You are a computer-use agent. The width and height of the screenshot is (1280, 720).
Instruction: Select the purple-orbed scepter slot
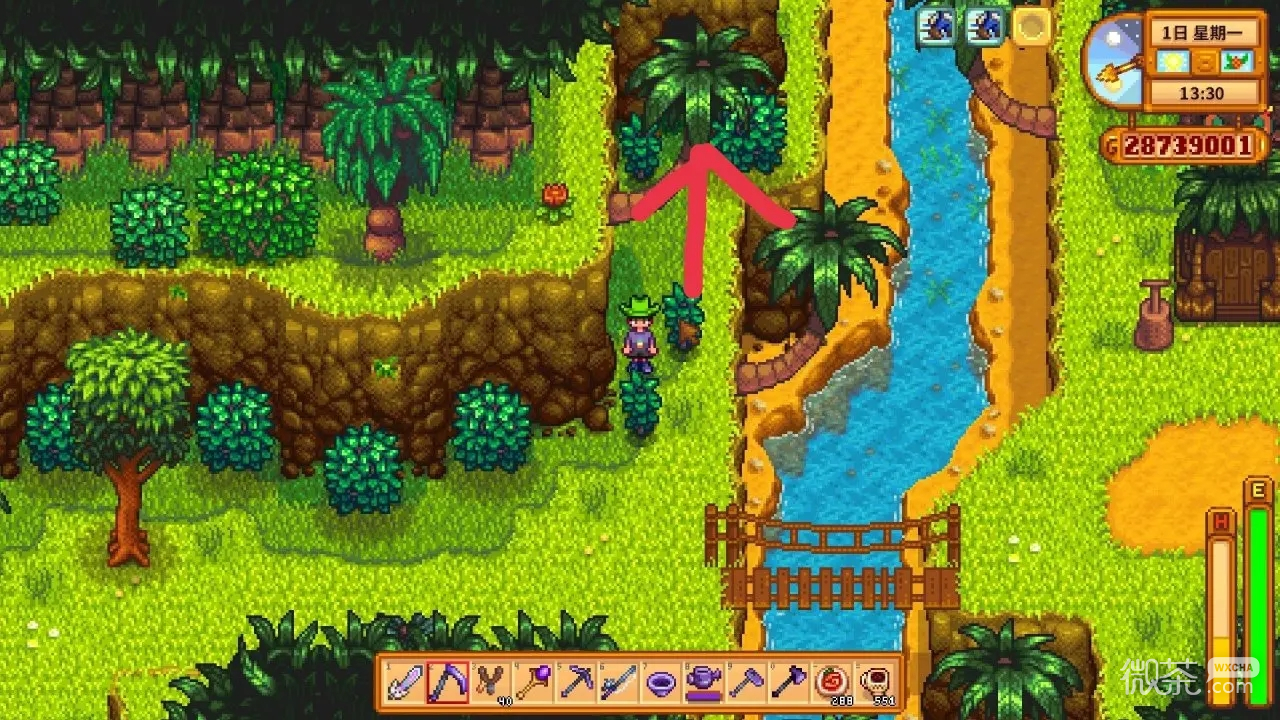(533, 683)
